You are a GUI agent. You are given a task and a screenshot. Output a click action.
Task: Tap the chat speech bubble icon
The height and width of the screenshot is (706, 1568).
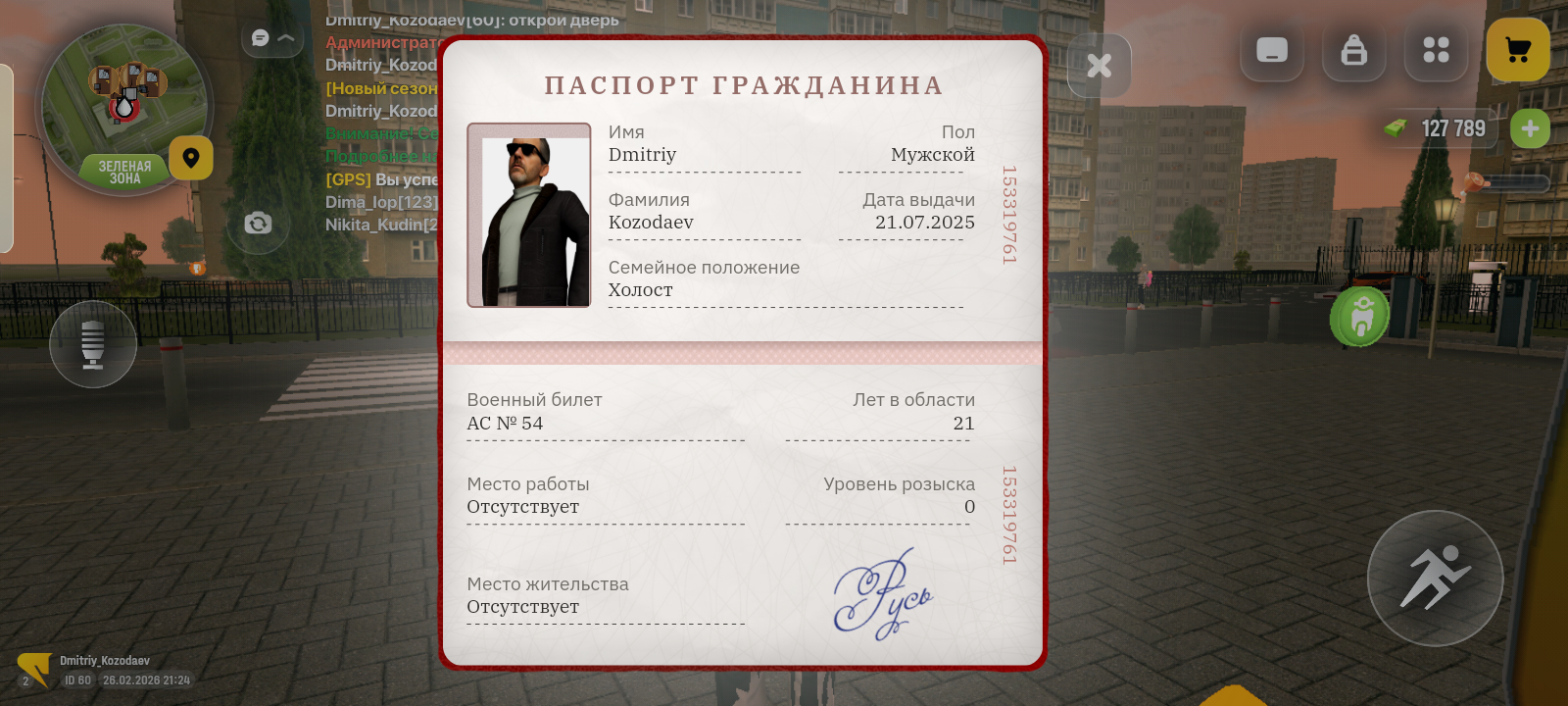tap(258, 37)
